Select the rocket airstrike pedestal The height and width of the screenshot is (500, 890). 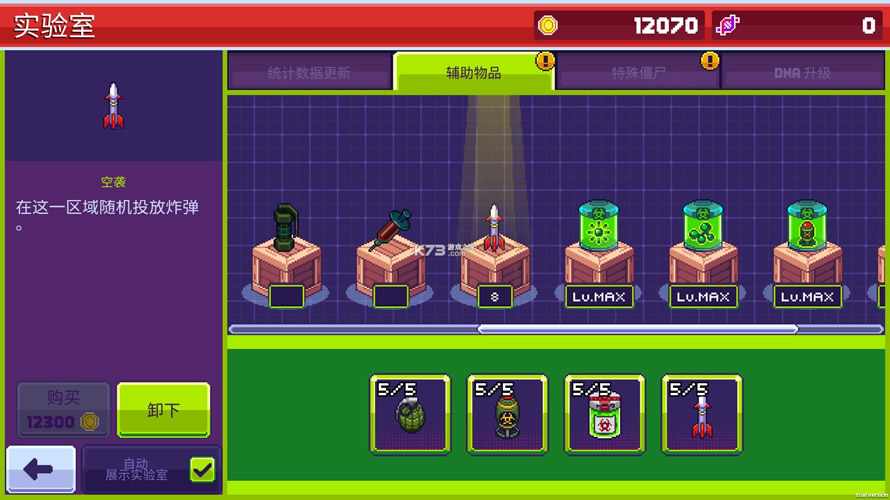(x=494, y=255)
